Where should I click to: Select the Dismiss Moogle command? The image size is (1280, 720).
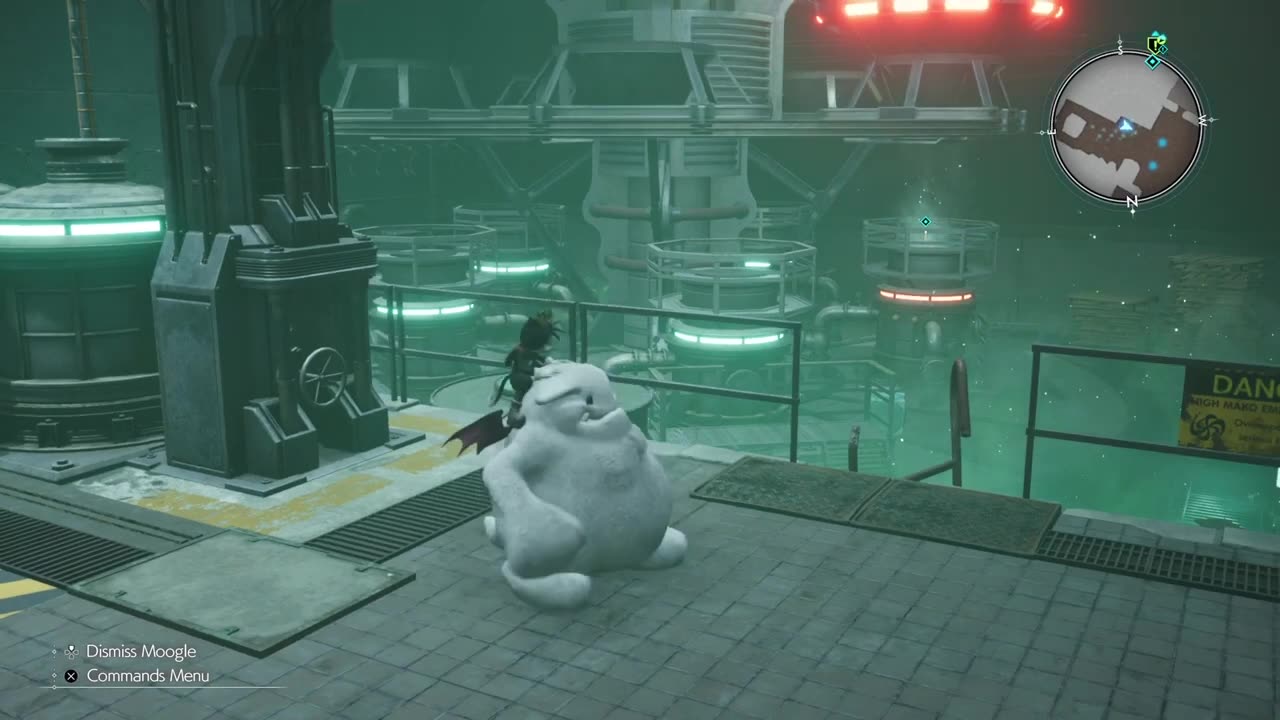(140, 651)
